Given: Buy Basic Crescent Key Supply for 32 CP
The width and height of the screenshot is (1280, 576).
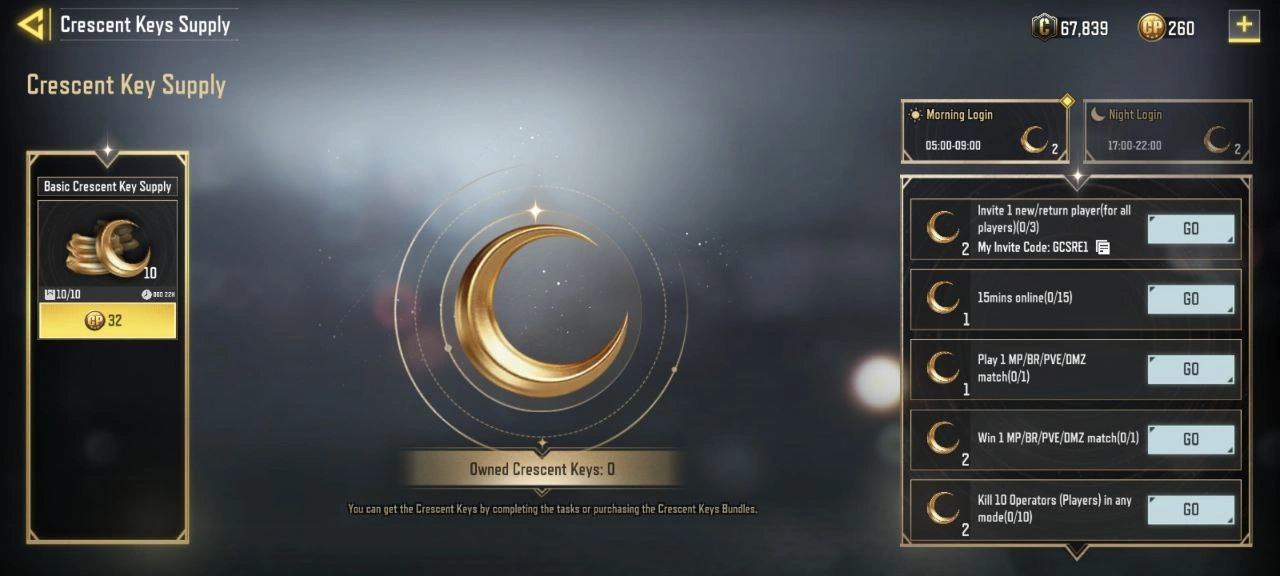Looking at the screenshot, I should 108,321.
